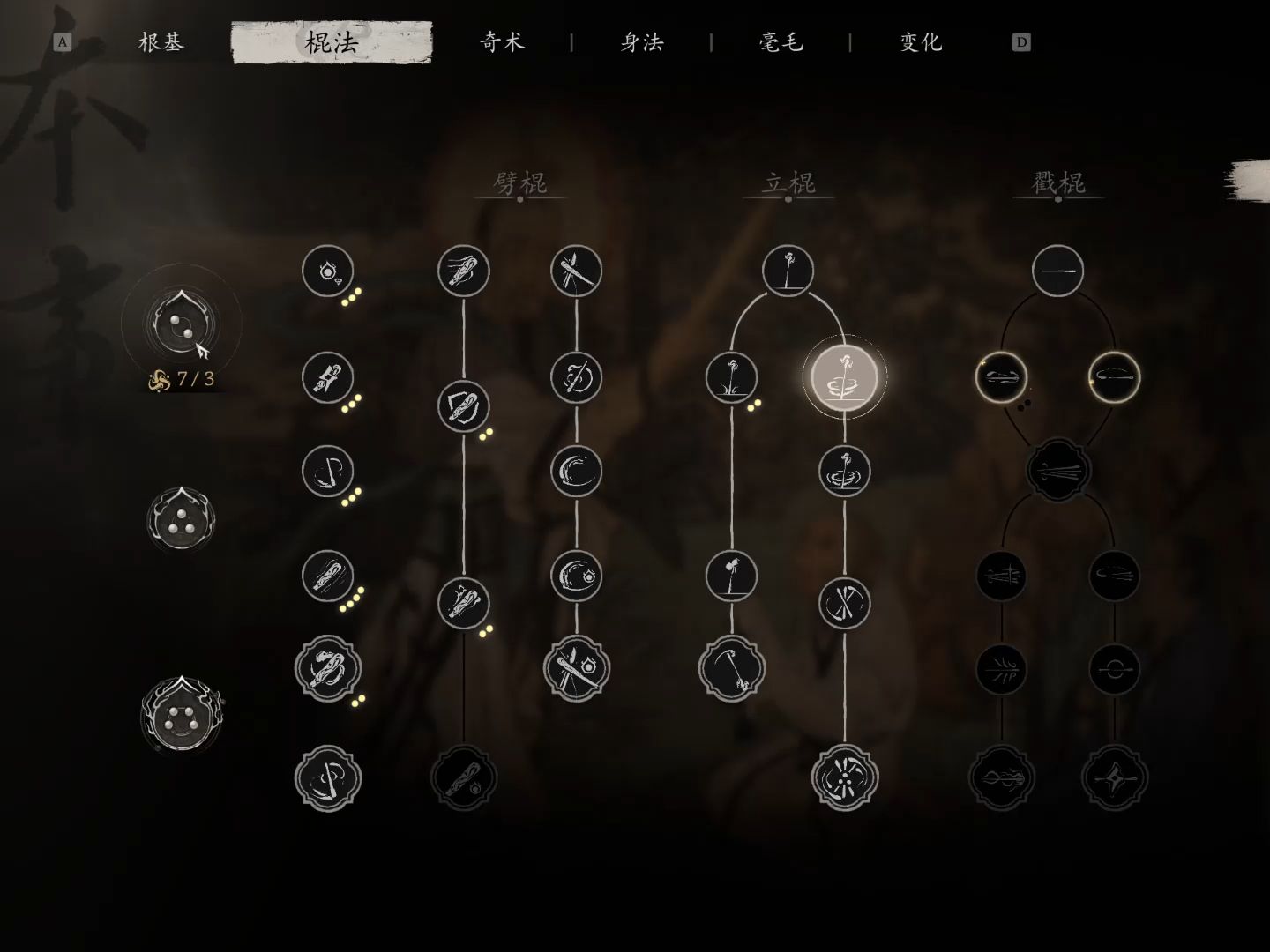The image size is (1270, 952).
Task: Switch to the 变化 tab
Action: click(x=920, y=41)
